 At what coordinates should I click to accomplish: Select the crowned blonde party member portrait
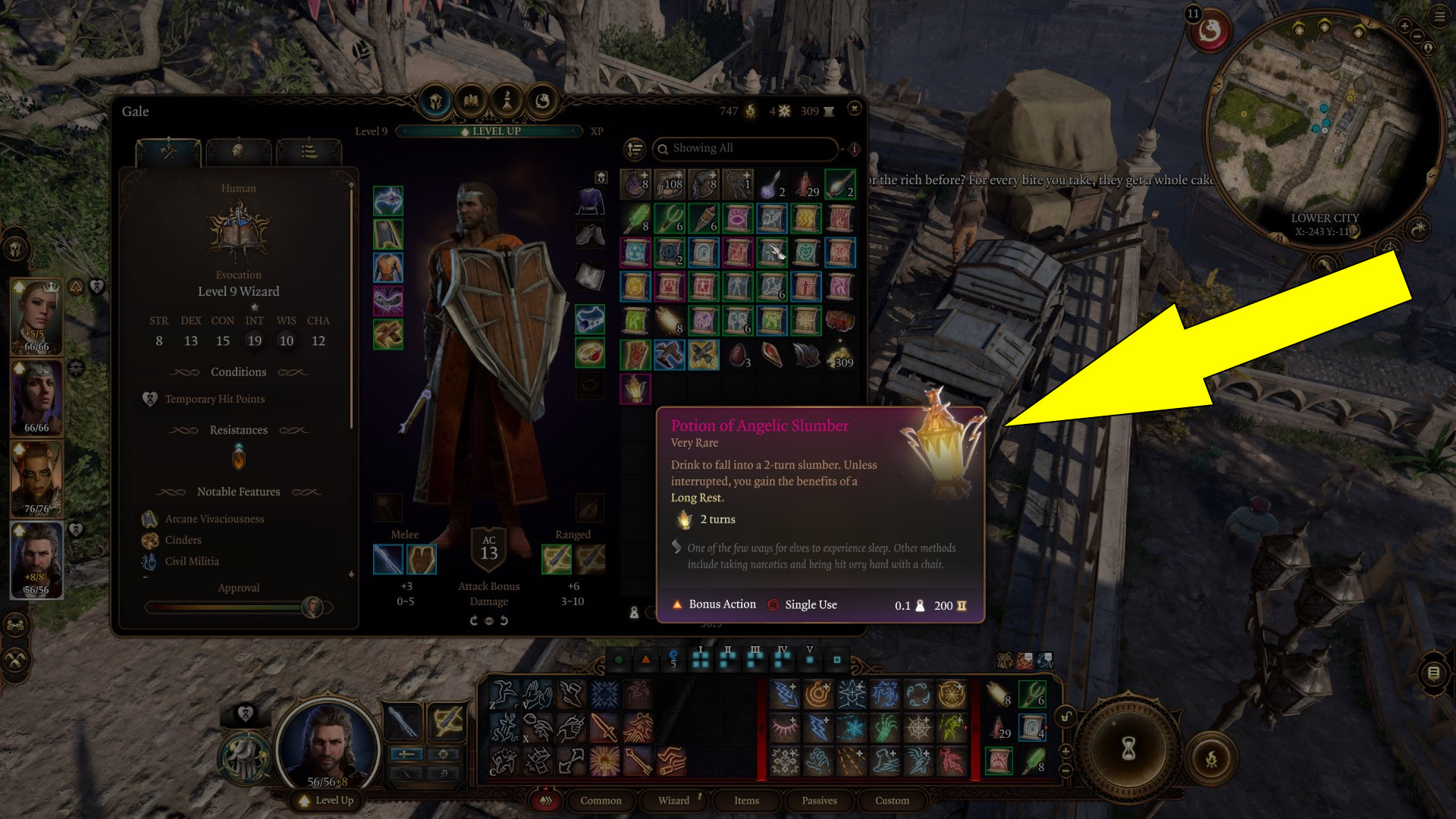(36, 316)
